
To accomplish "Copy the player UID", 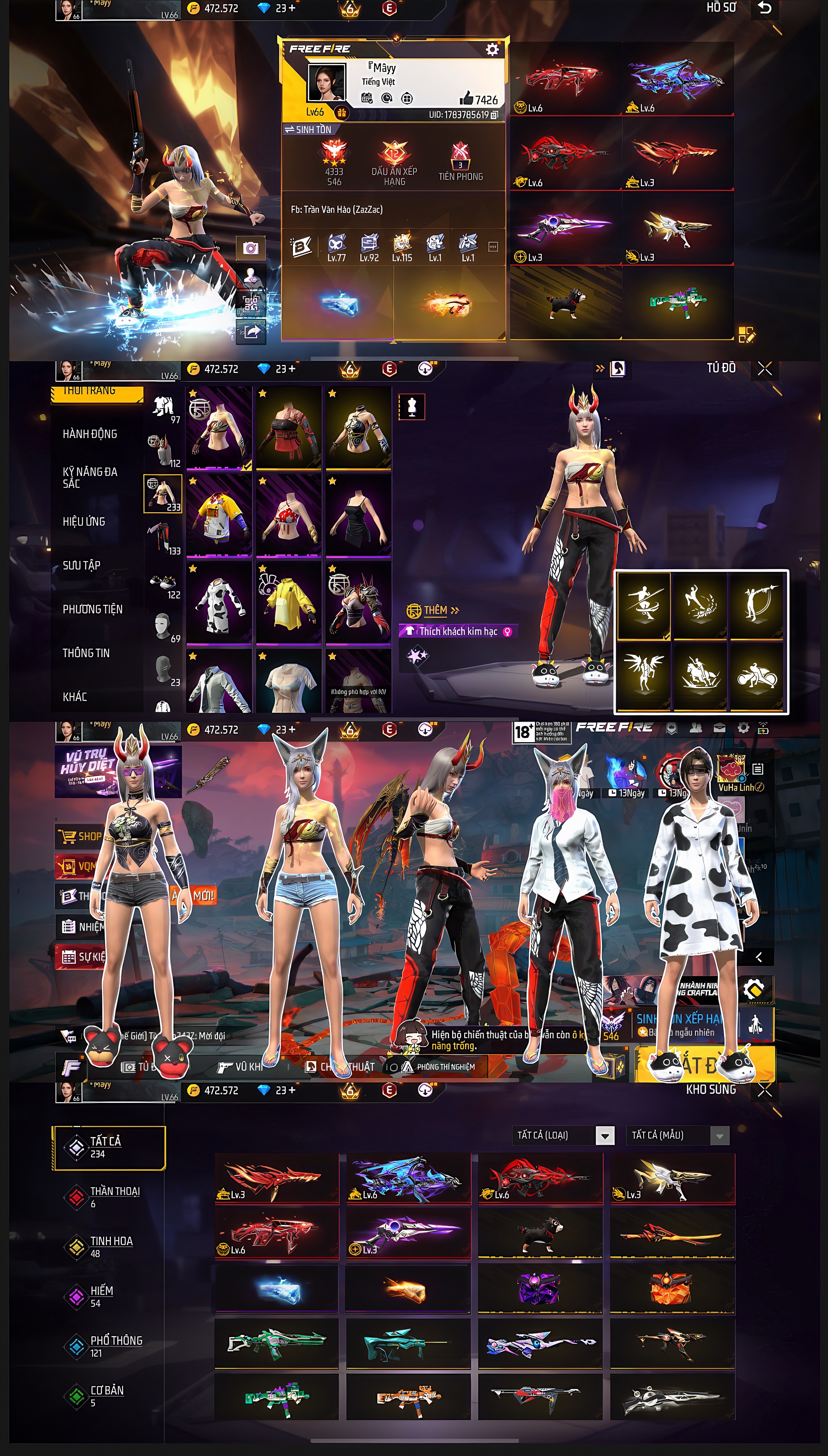I will click(494, 115).
